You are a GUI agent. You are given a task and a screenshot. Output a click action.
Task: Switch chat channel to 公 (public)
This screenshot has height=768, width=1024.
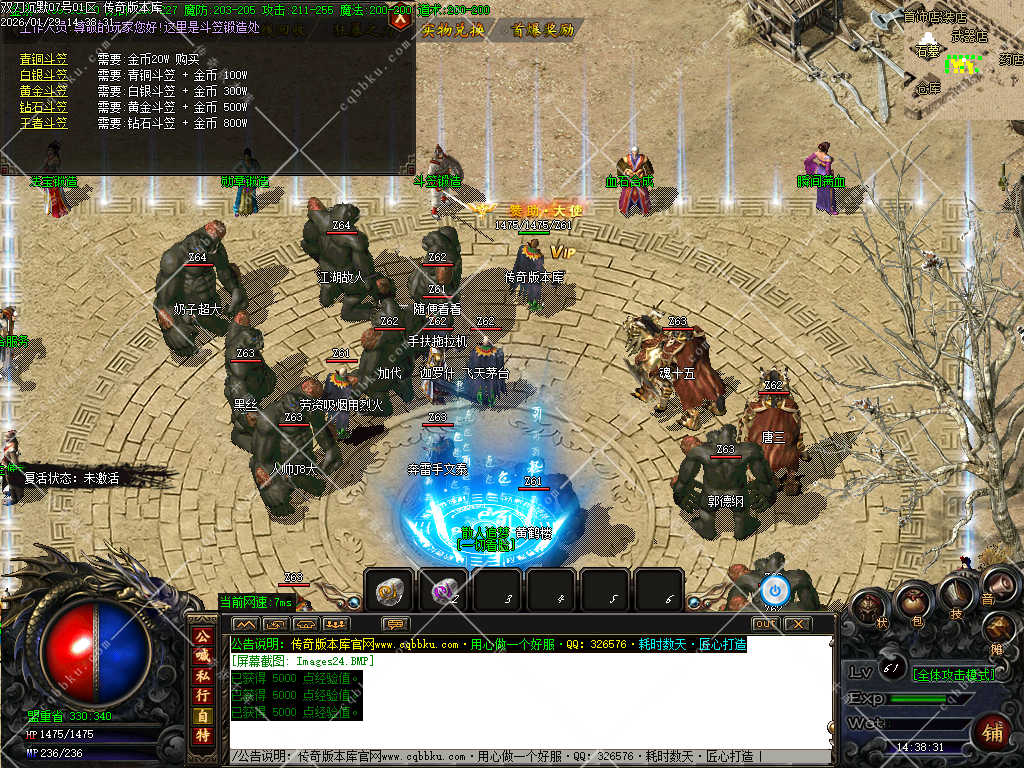[x=202, y=637]
